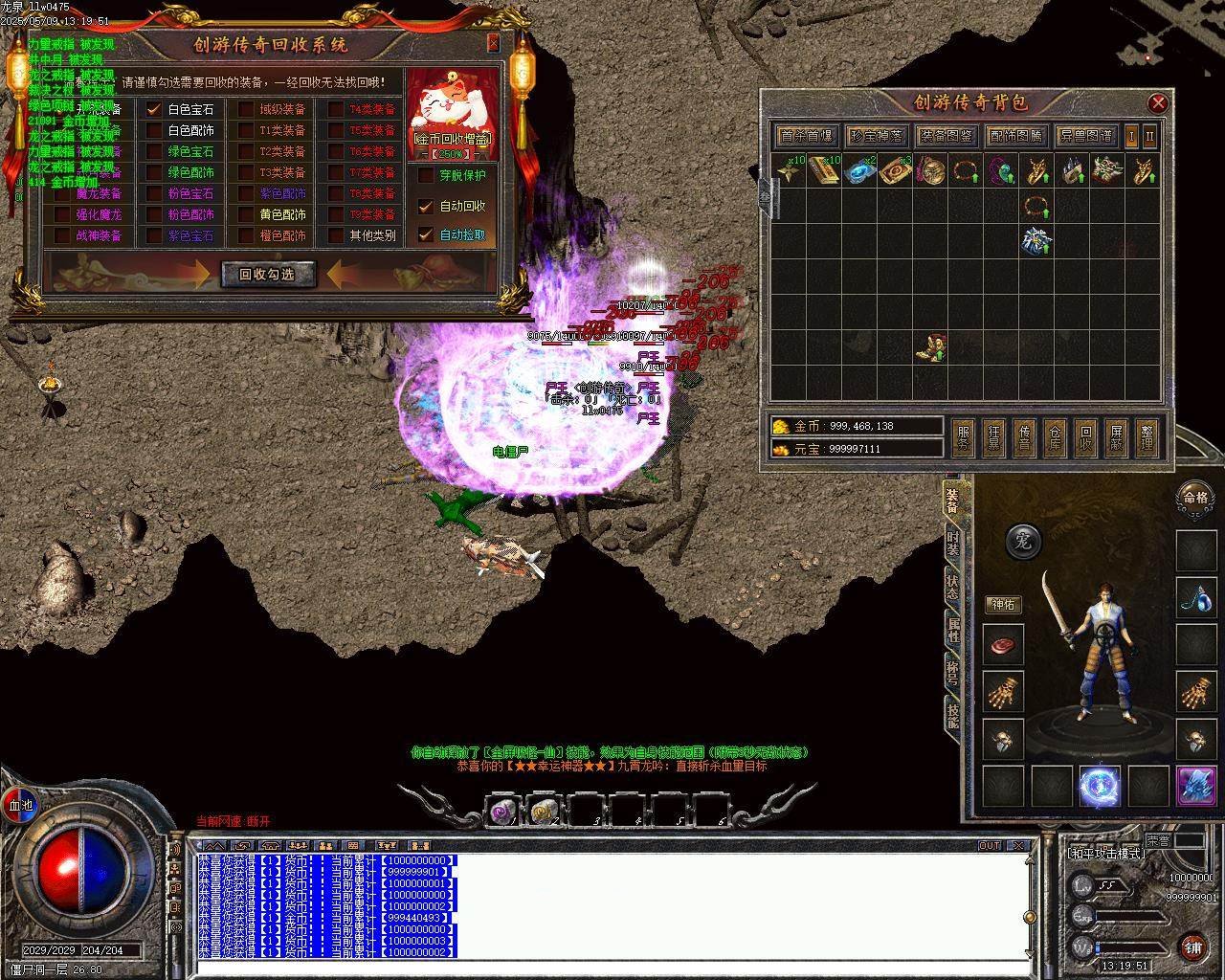Open the 首杀首爆 panel
Screen dimensions: 1225x980
tap(807, 136)
